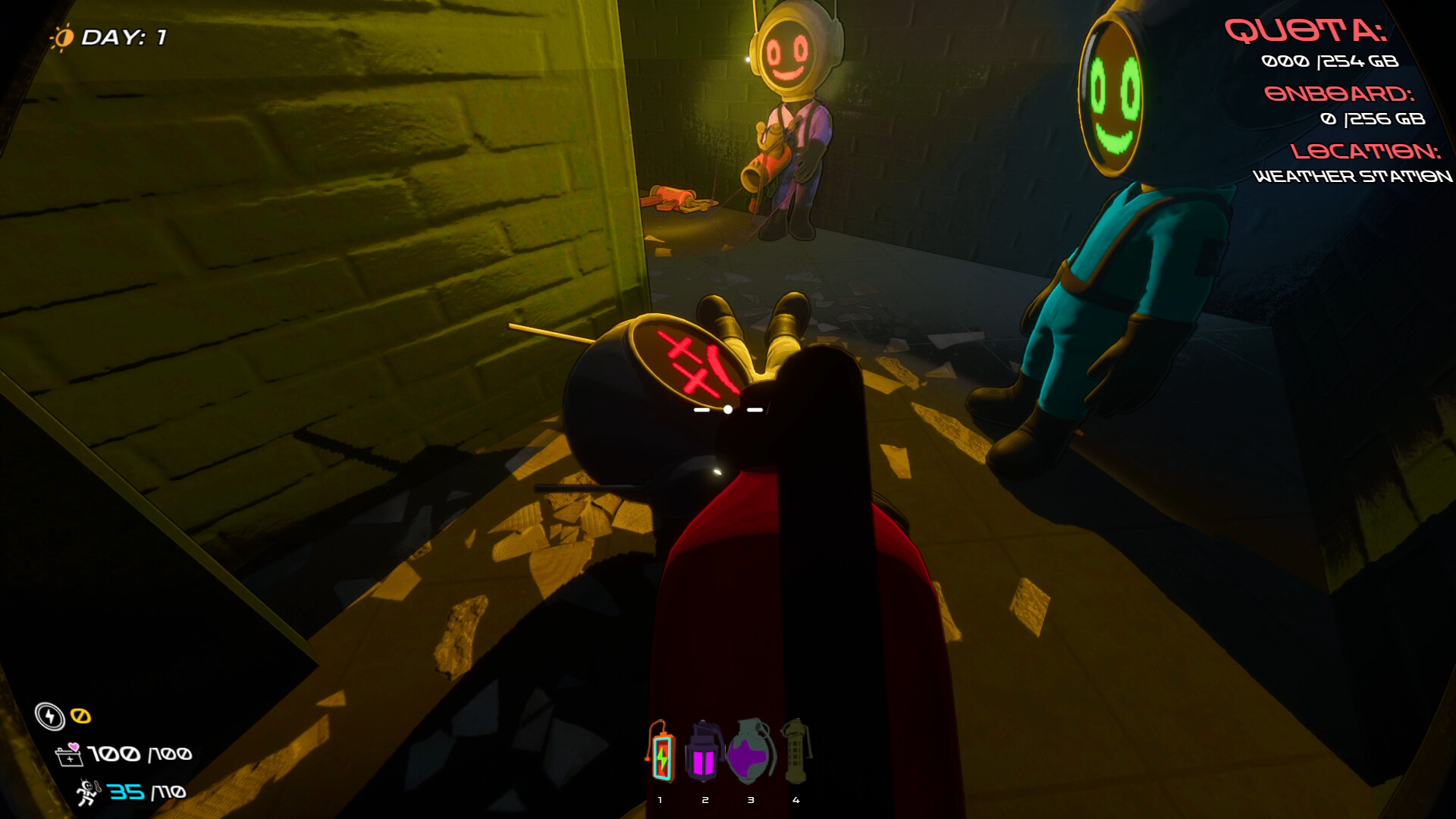Select the olive flashbang in hotbar slot 4

795,755
